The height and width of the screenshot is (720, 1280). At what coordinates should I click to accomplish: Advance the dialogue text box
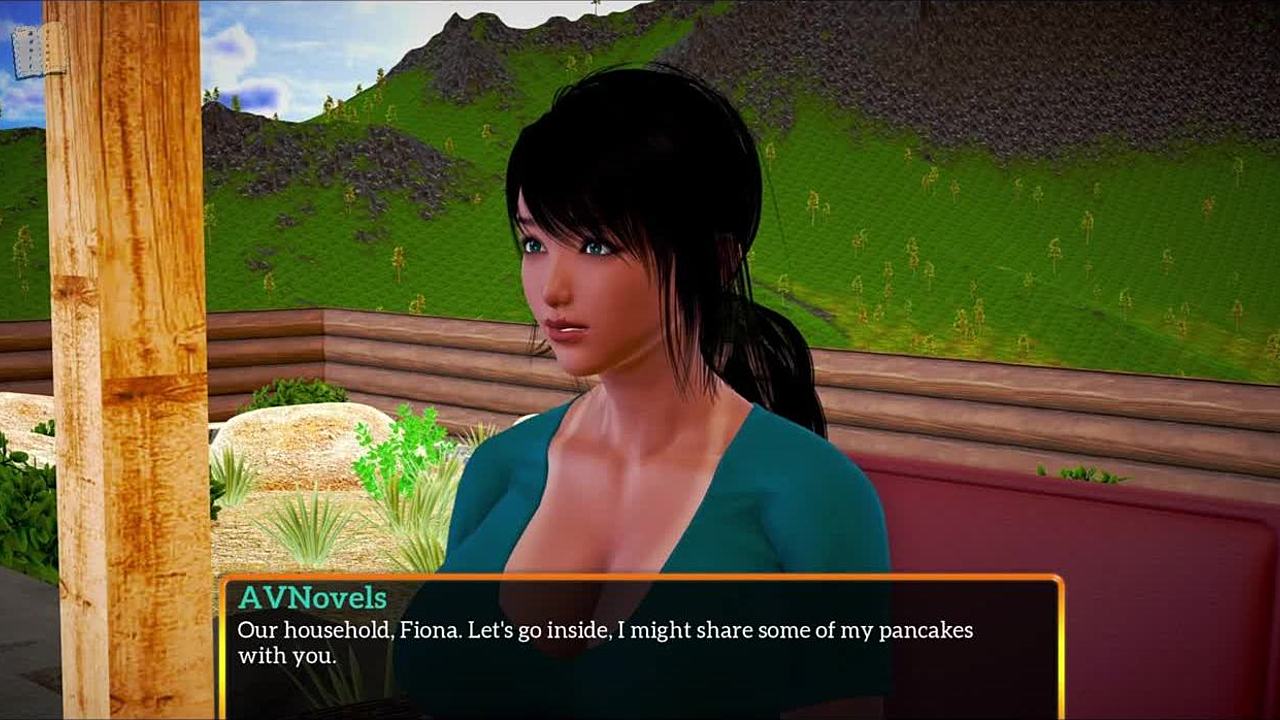640,647
